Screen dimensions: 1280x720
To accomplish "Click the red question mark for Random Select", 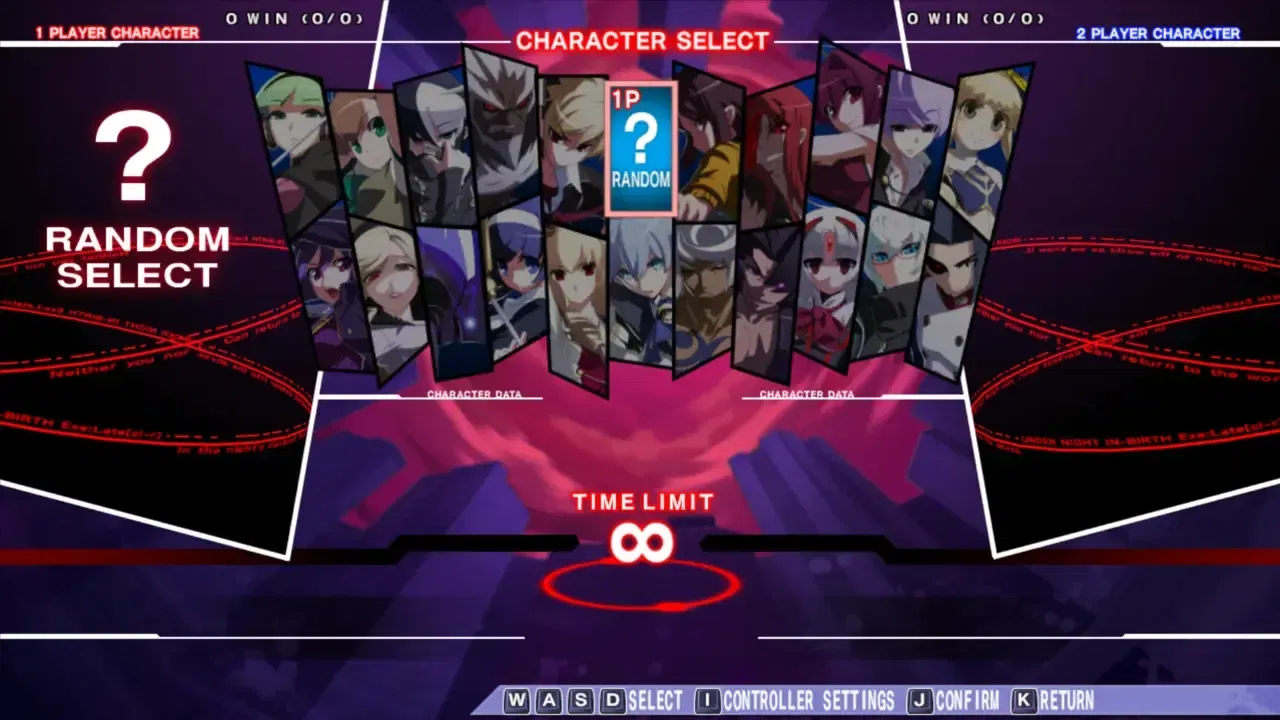I will click(x=134, y=155).
